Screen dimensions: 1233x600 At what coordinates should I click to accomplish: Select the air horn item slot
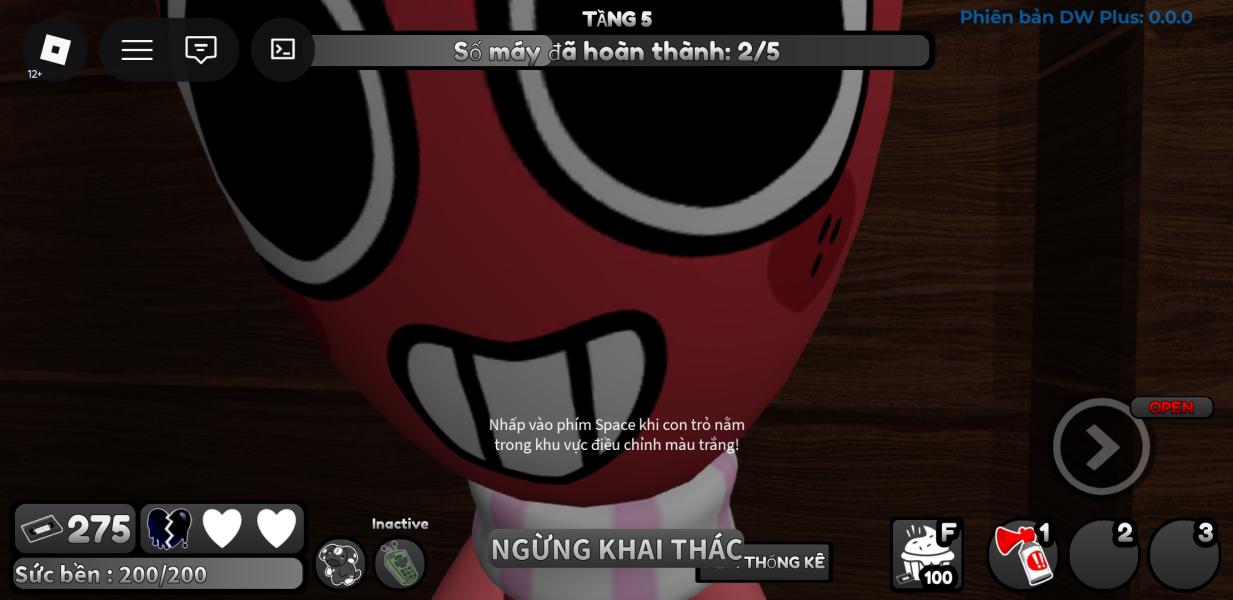1023,555
